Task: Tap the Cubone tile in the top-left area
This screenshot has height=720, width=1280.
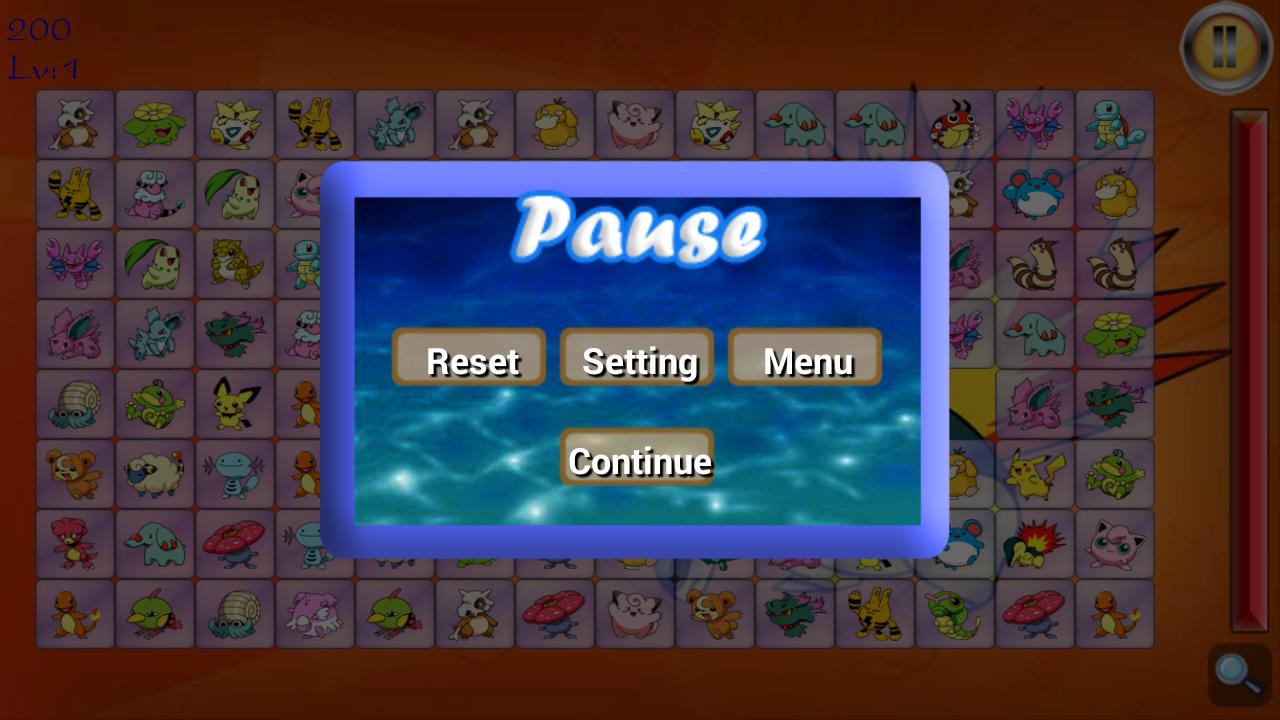Action: click(75, 124)
